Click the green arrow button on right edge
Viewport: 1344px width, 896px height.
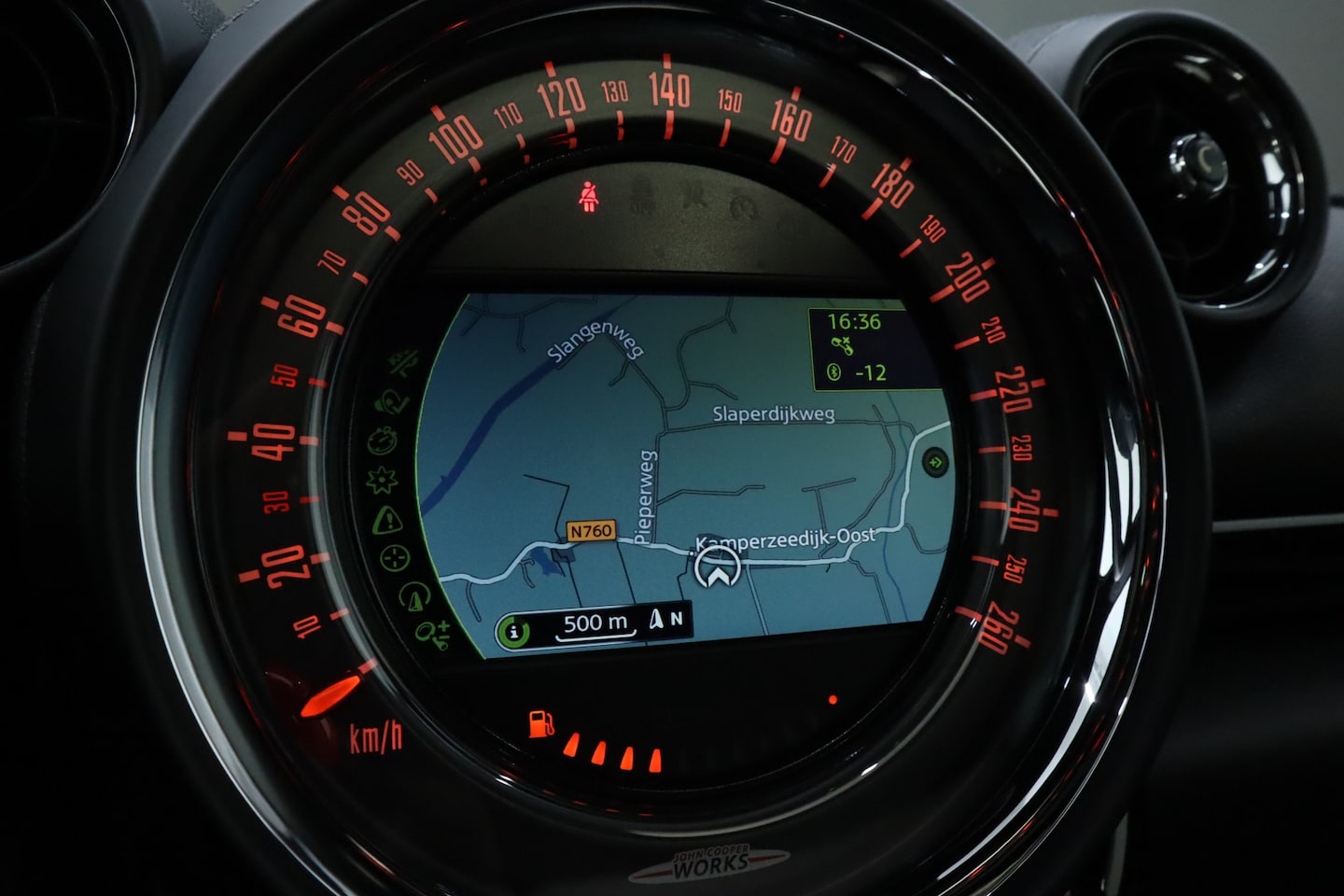[933, 462]
